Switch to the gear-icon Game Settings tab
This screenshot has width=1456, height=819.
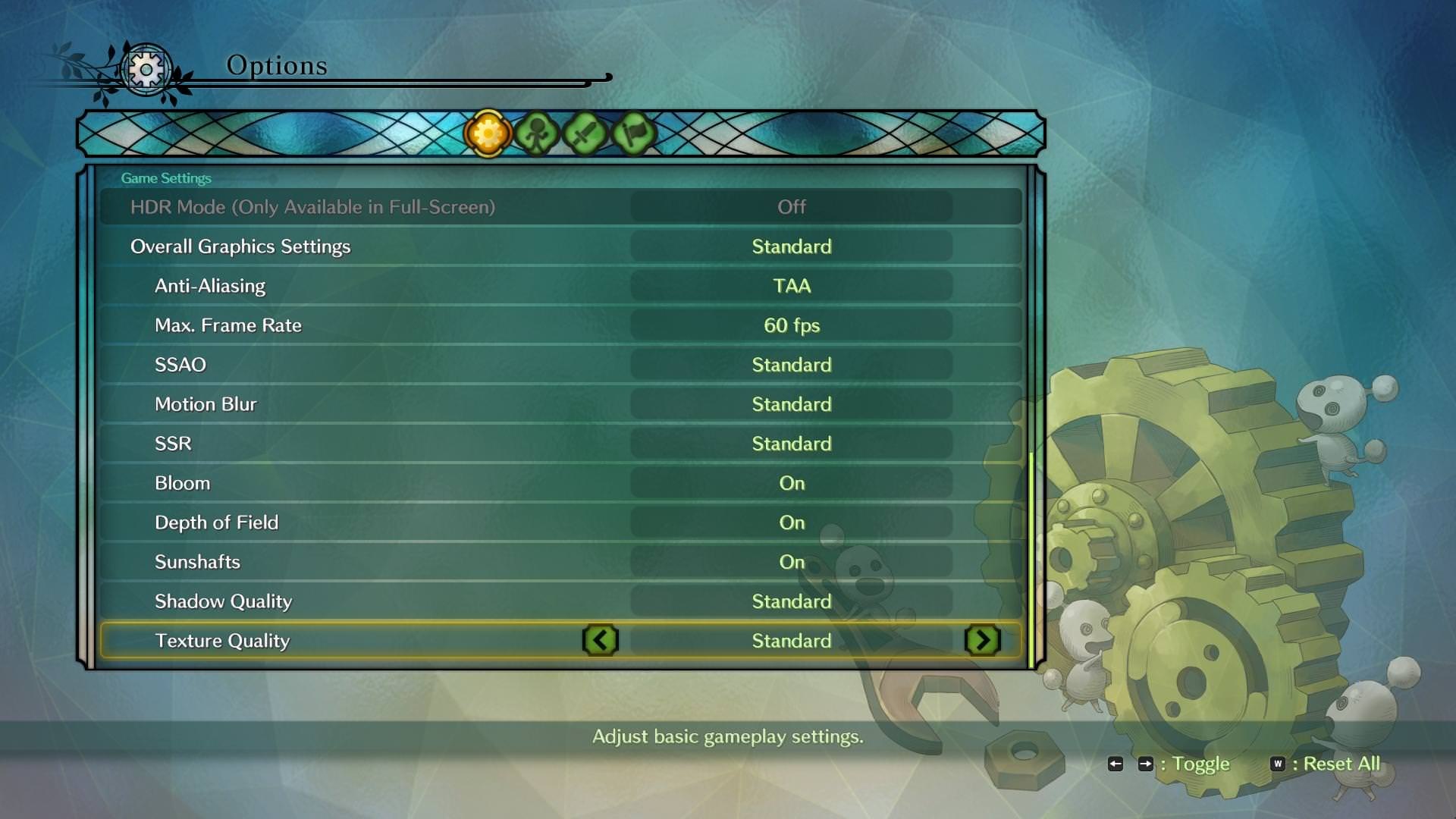(x=488, y=134)
